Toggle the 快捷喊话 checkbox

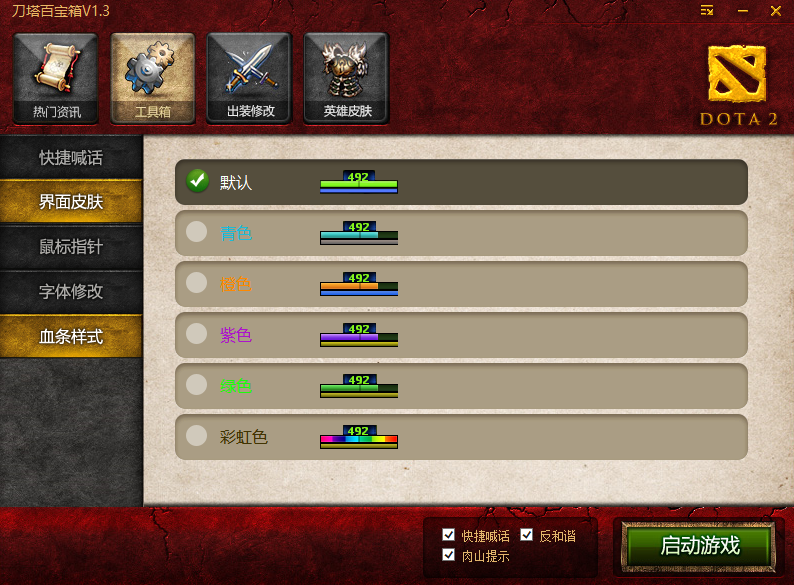(449, 535)
